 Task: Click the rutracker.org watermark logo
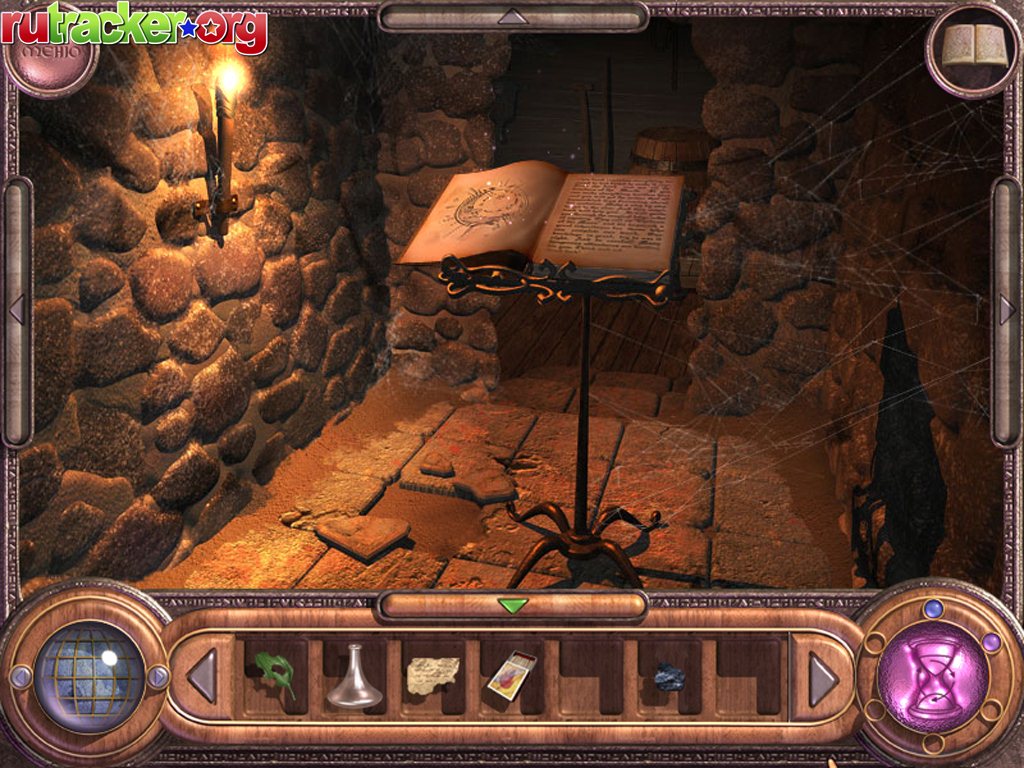[134, 28]
